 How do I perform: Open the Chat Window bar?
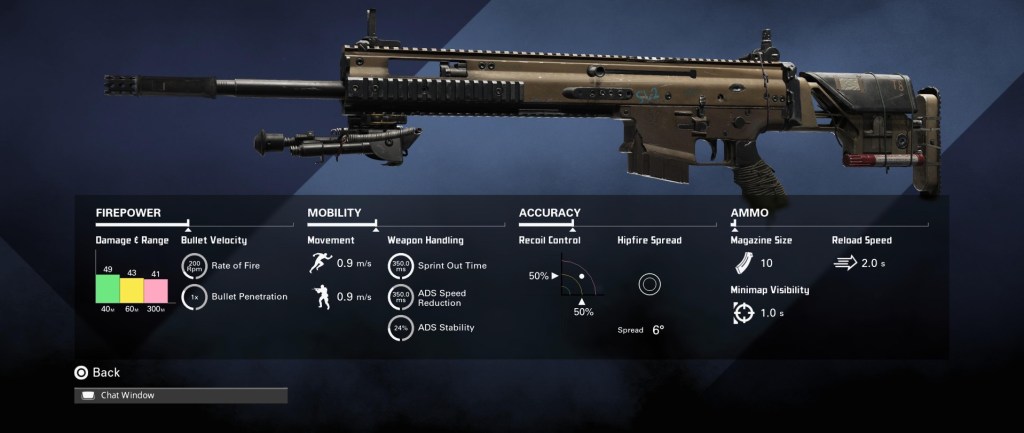pyautogui.click(x=181, y=395)
